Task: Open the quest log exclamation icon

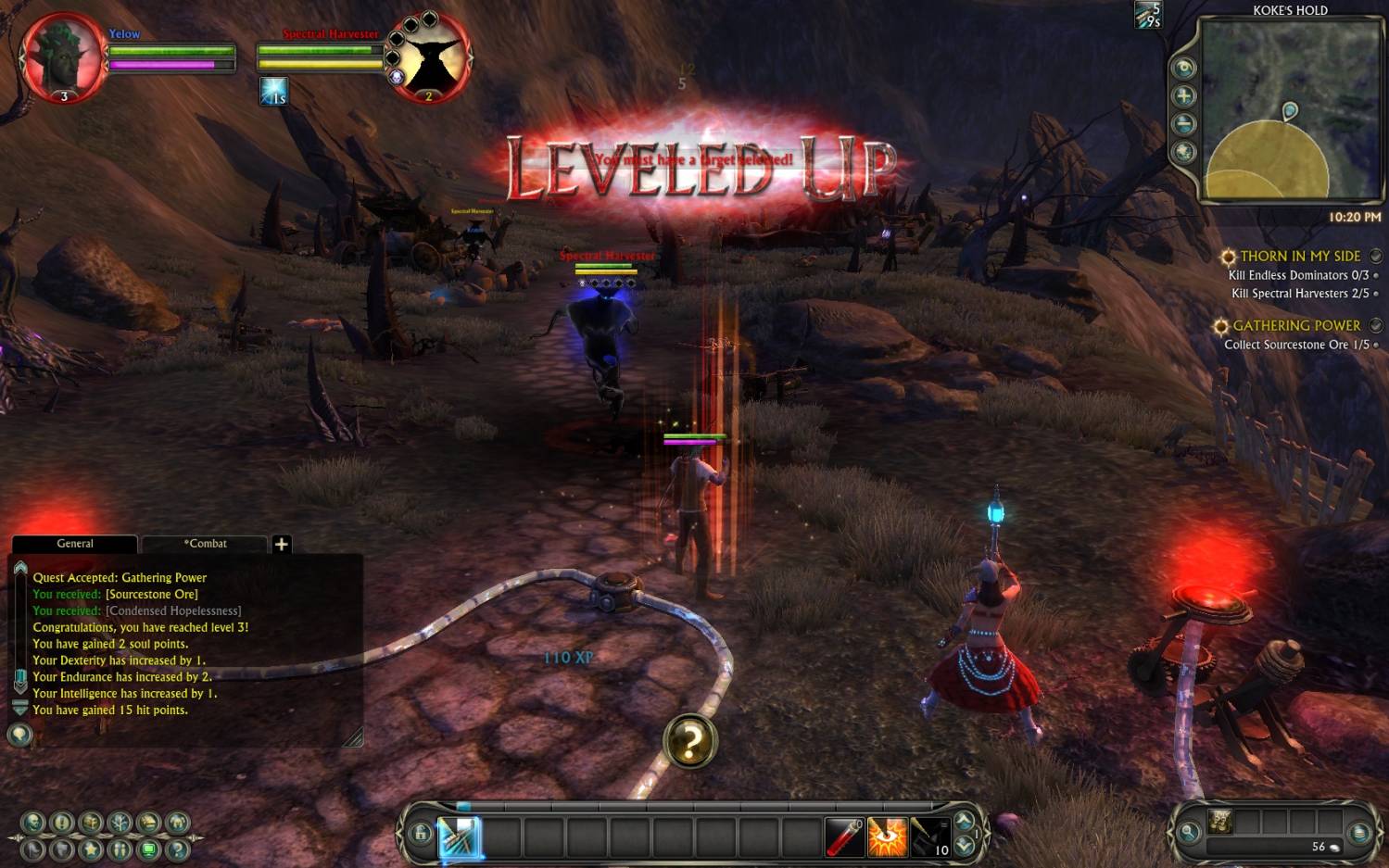Action: (x=62, y=823)
